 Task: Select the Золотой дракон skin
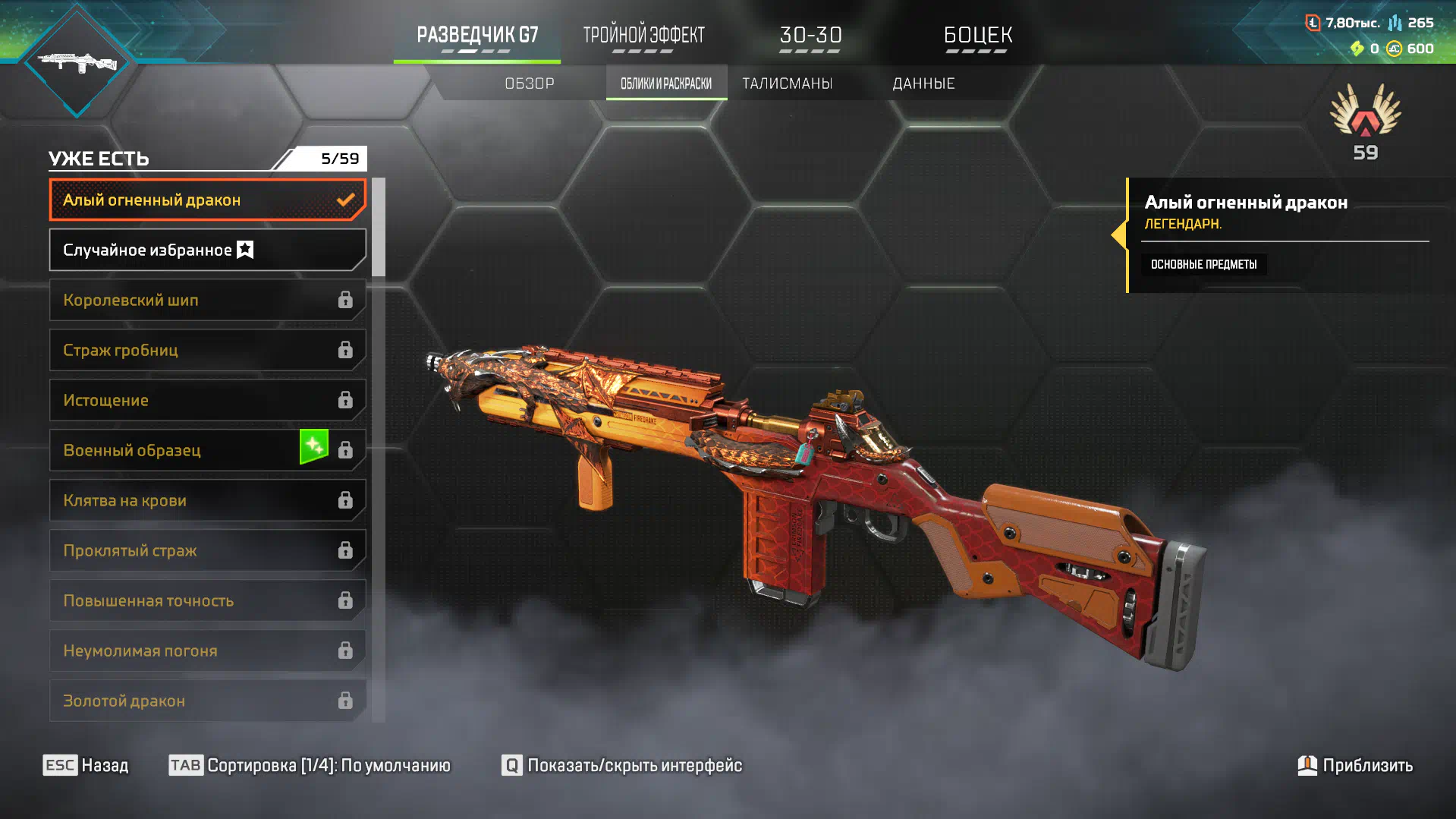coord(207,701)
